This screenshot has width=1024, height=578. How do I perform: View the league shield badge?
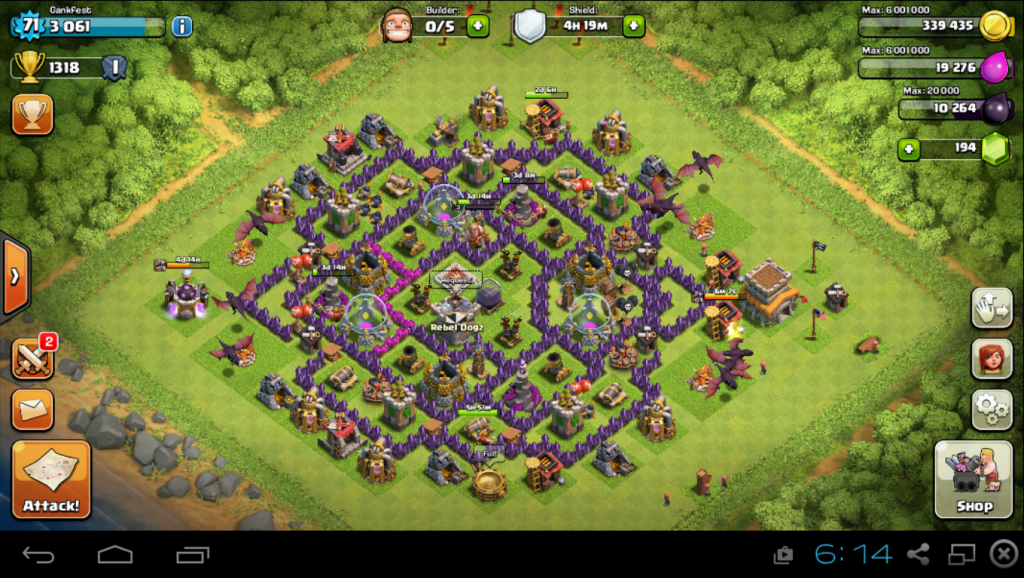tap(114, 68)
